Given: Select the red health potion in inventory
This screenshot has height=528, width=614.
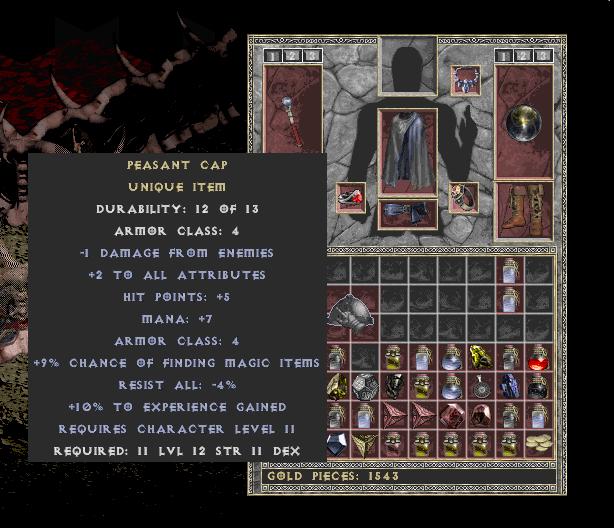Looking at the screenshot, I should (538, 357).
